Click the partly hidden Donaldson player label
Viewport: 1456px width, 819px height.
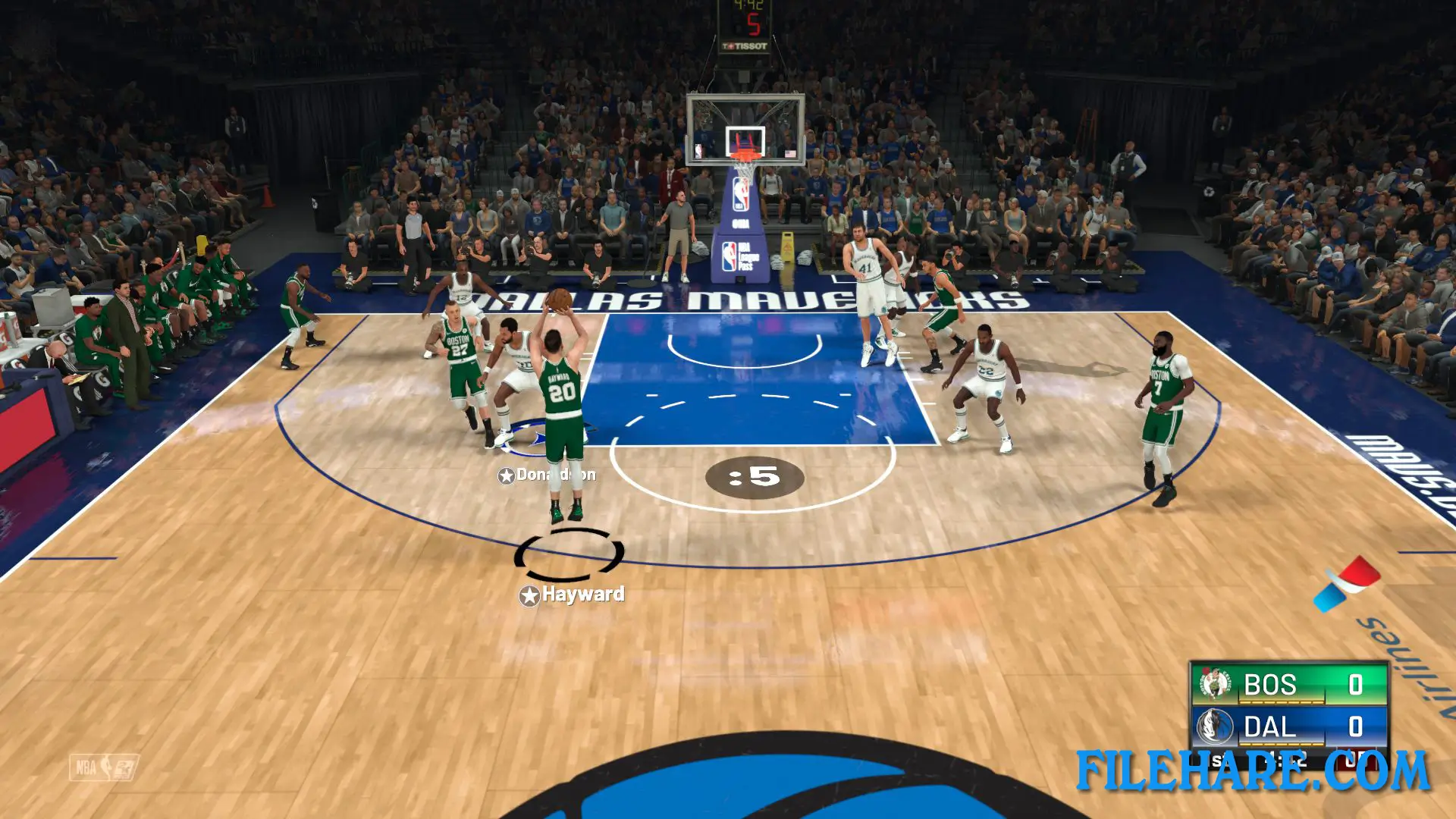coord(547,475)
